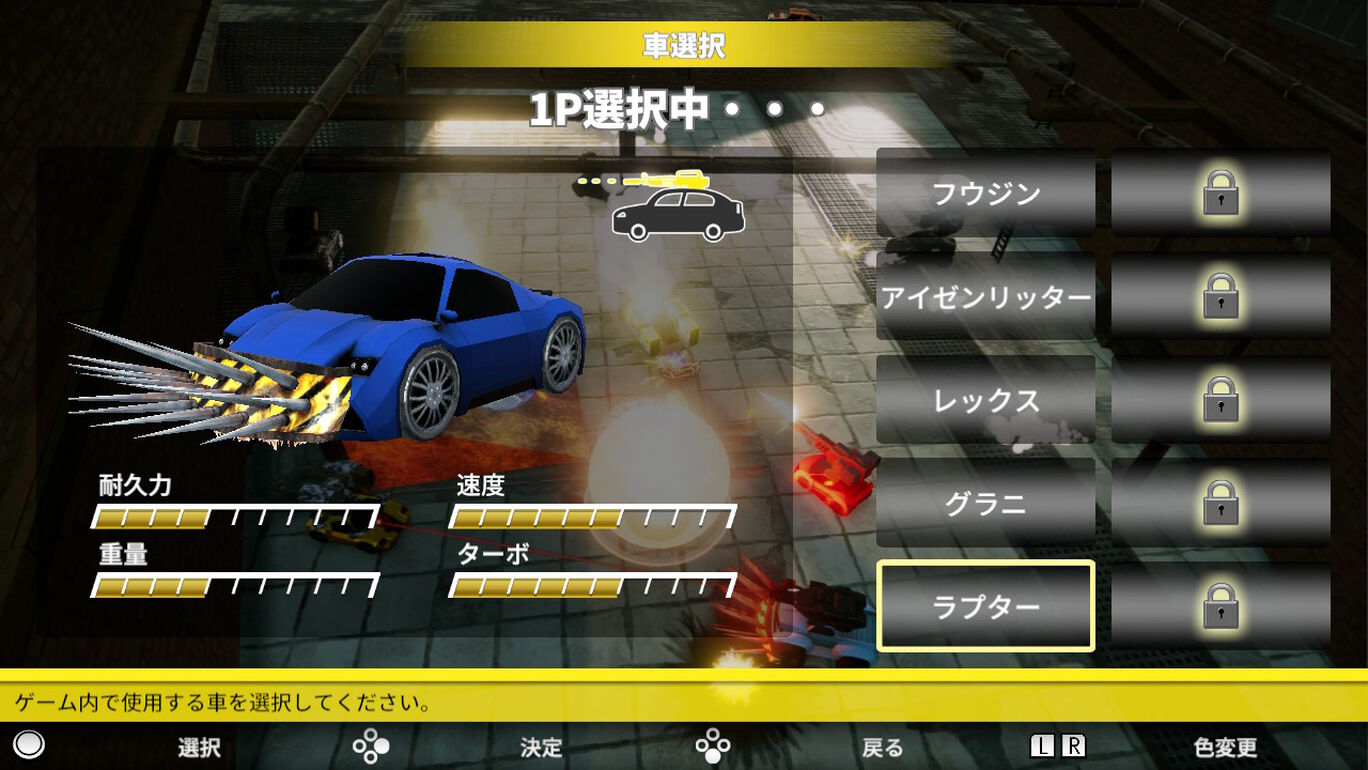Click the locked slot beside フウジン

point(1220,193)
